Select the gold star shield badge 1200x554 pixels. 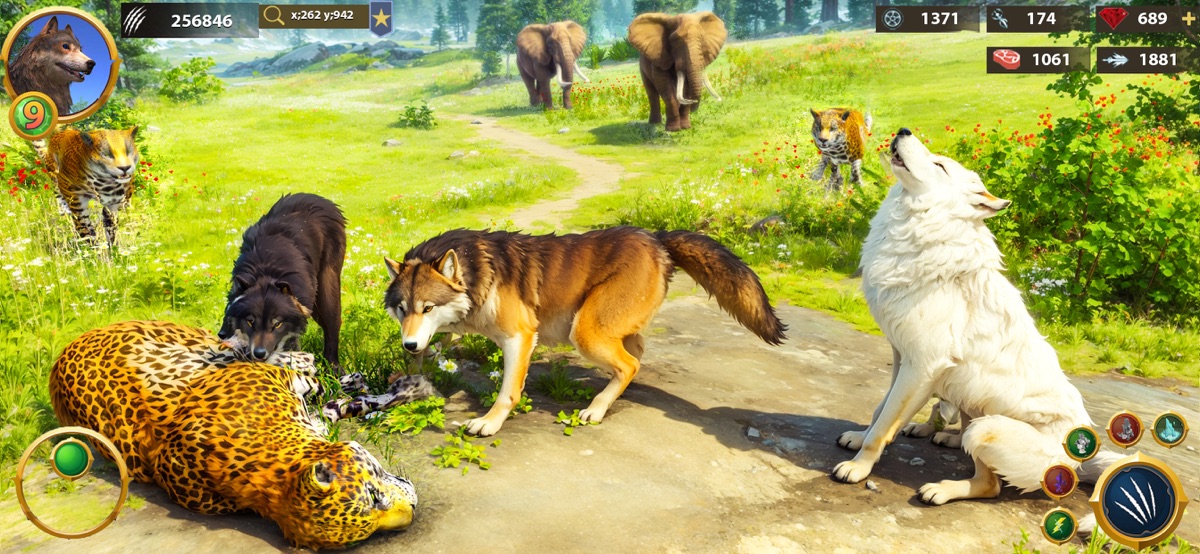pyautogui.click(x=381, y=17)
